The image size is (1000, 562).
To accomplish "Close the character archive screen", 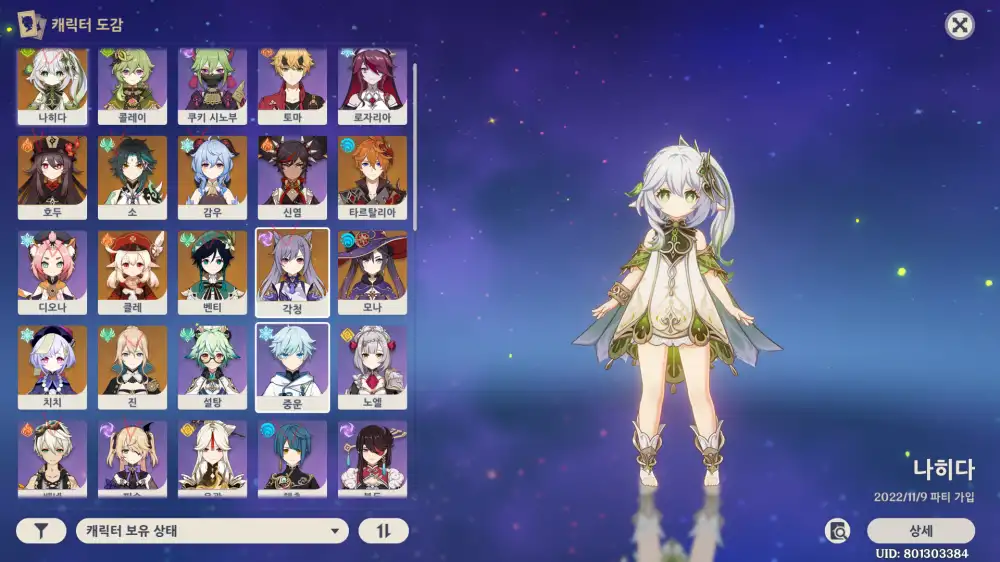I will (x=960, y=26).
